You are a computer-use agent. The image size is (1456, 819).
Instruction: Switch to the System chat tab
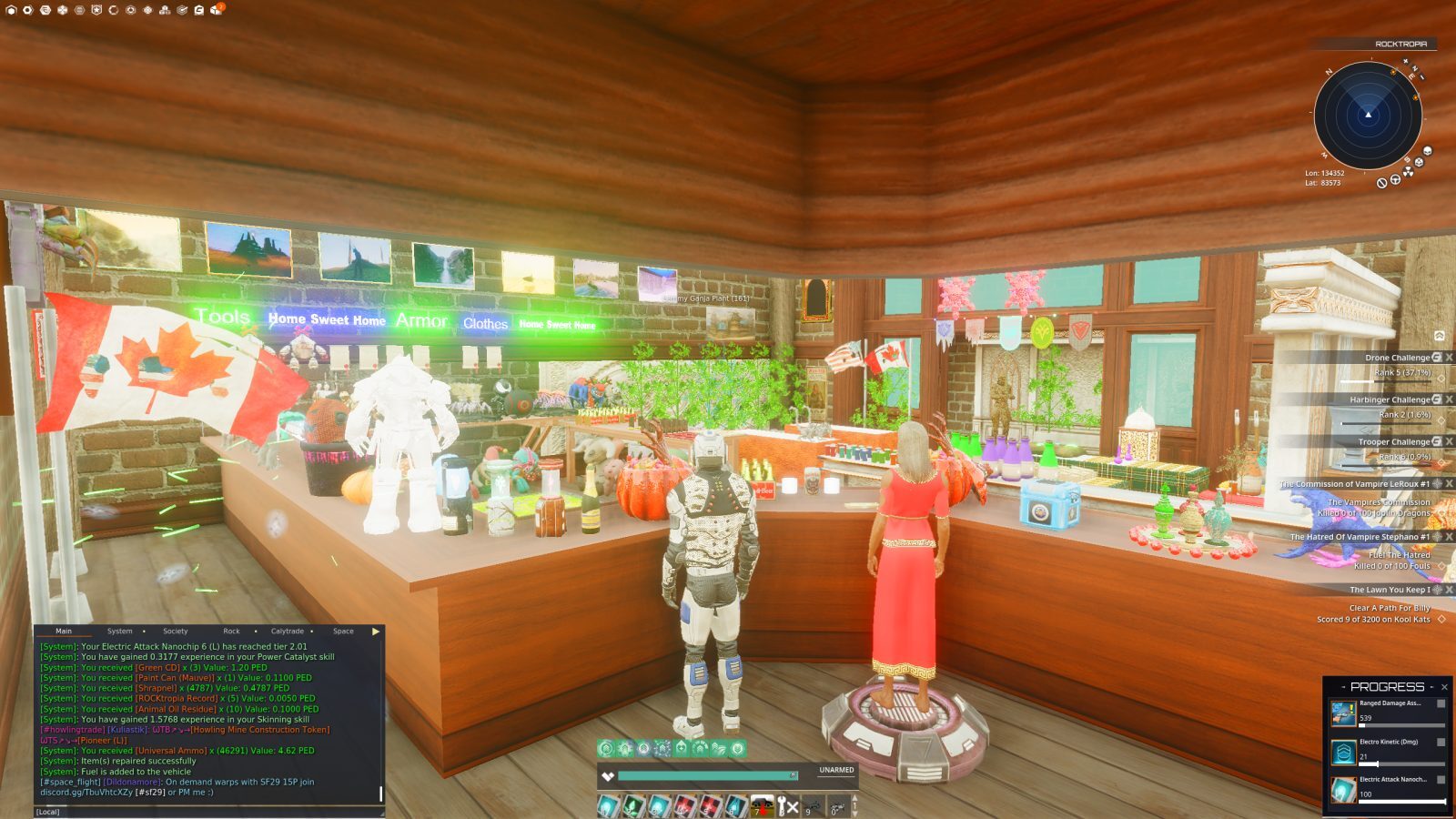point(119,632)
